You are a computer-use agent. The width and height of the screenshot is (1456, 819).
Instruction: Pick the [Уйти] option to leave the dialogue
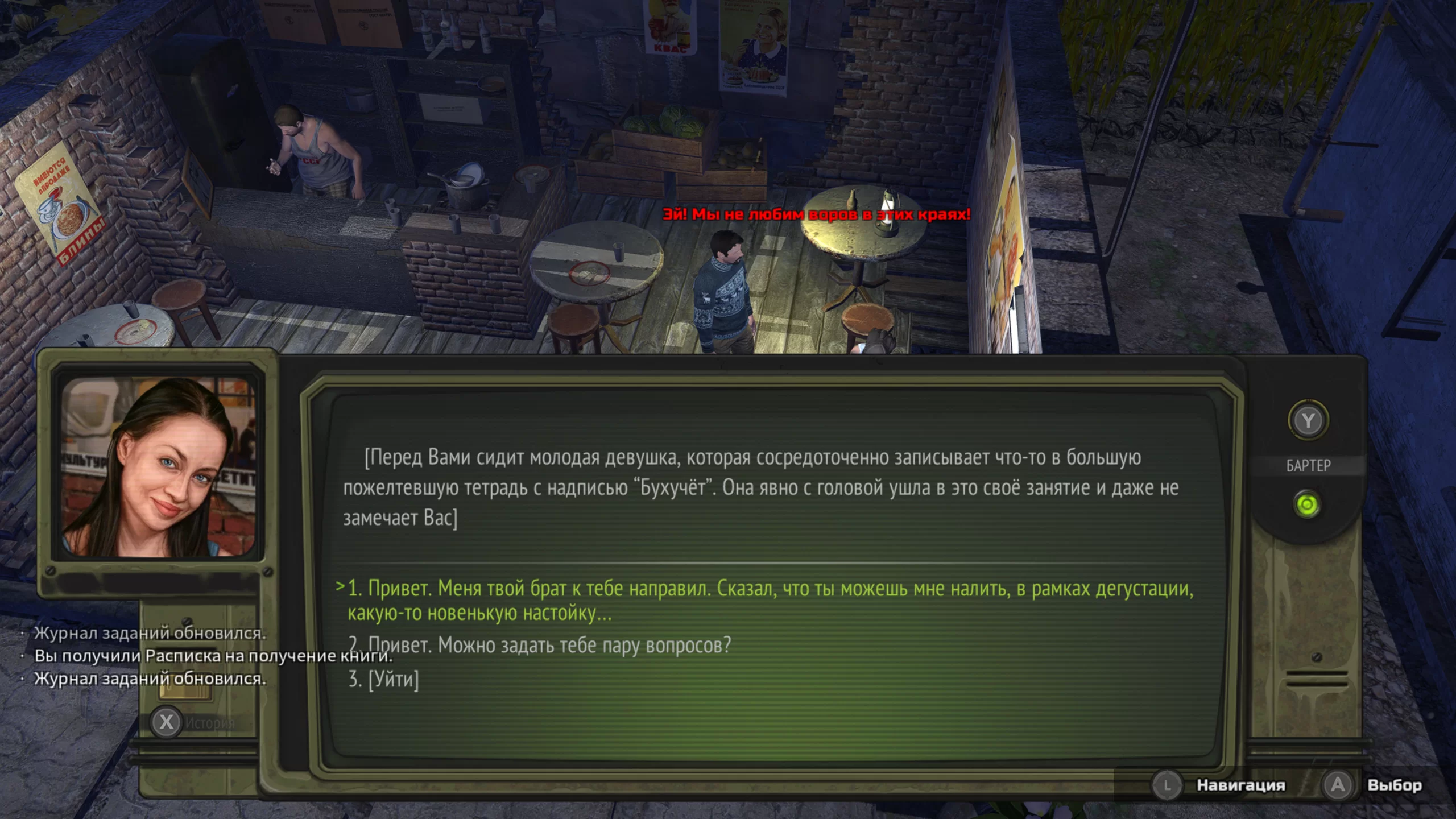(x=384, y=679)
